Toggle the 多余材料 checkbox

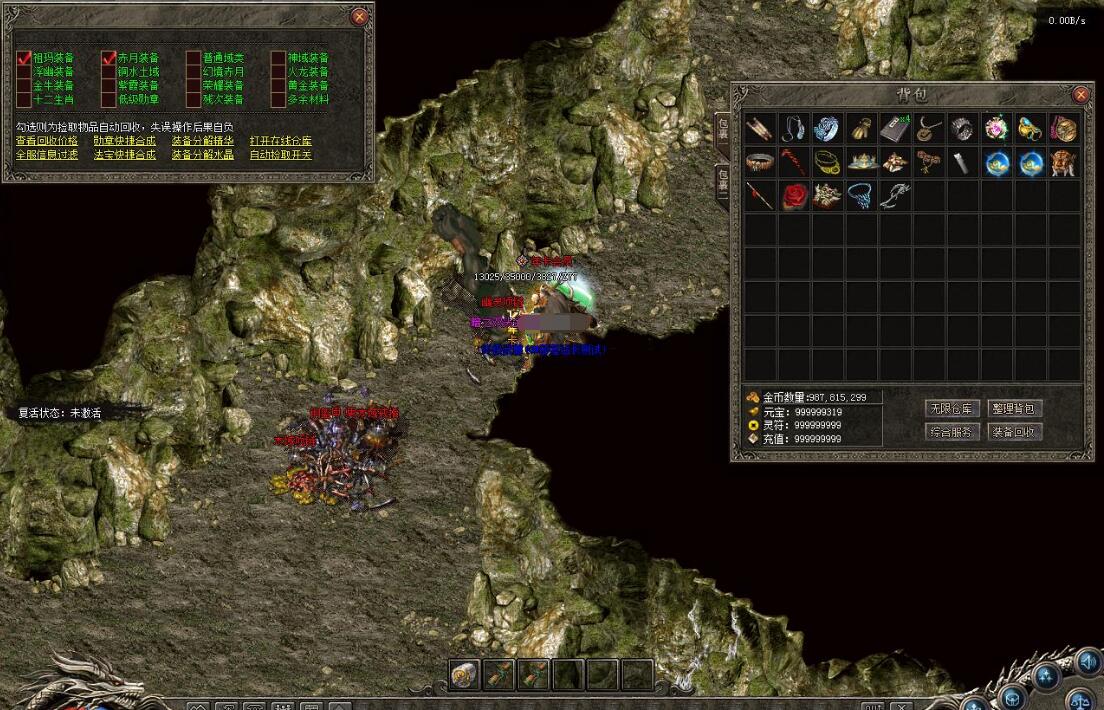279,100
